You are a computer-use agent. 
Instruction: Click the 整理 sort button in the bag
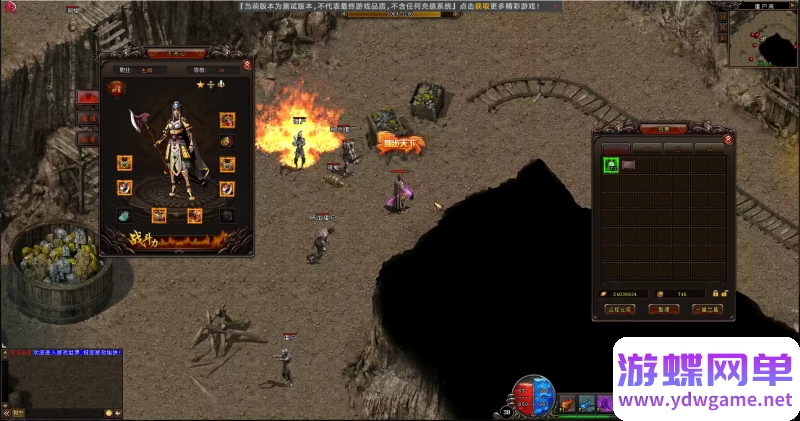(x=663, y=309)
